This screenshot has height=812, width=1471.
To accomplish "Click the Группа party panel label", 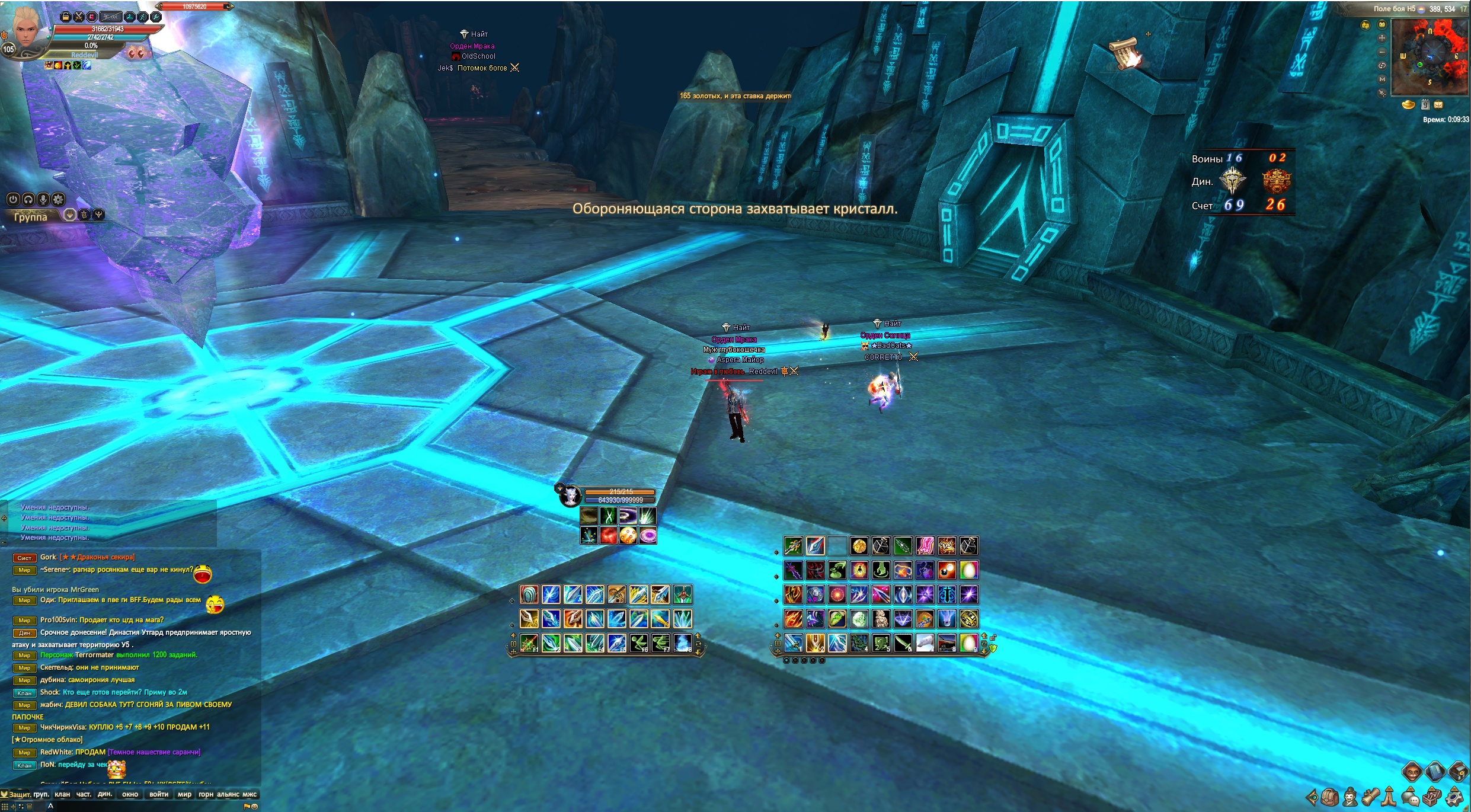I will (x=31, y=217).
